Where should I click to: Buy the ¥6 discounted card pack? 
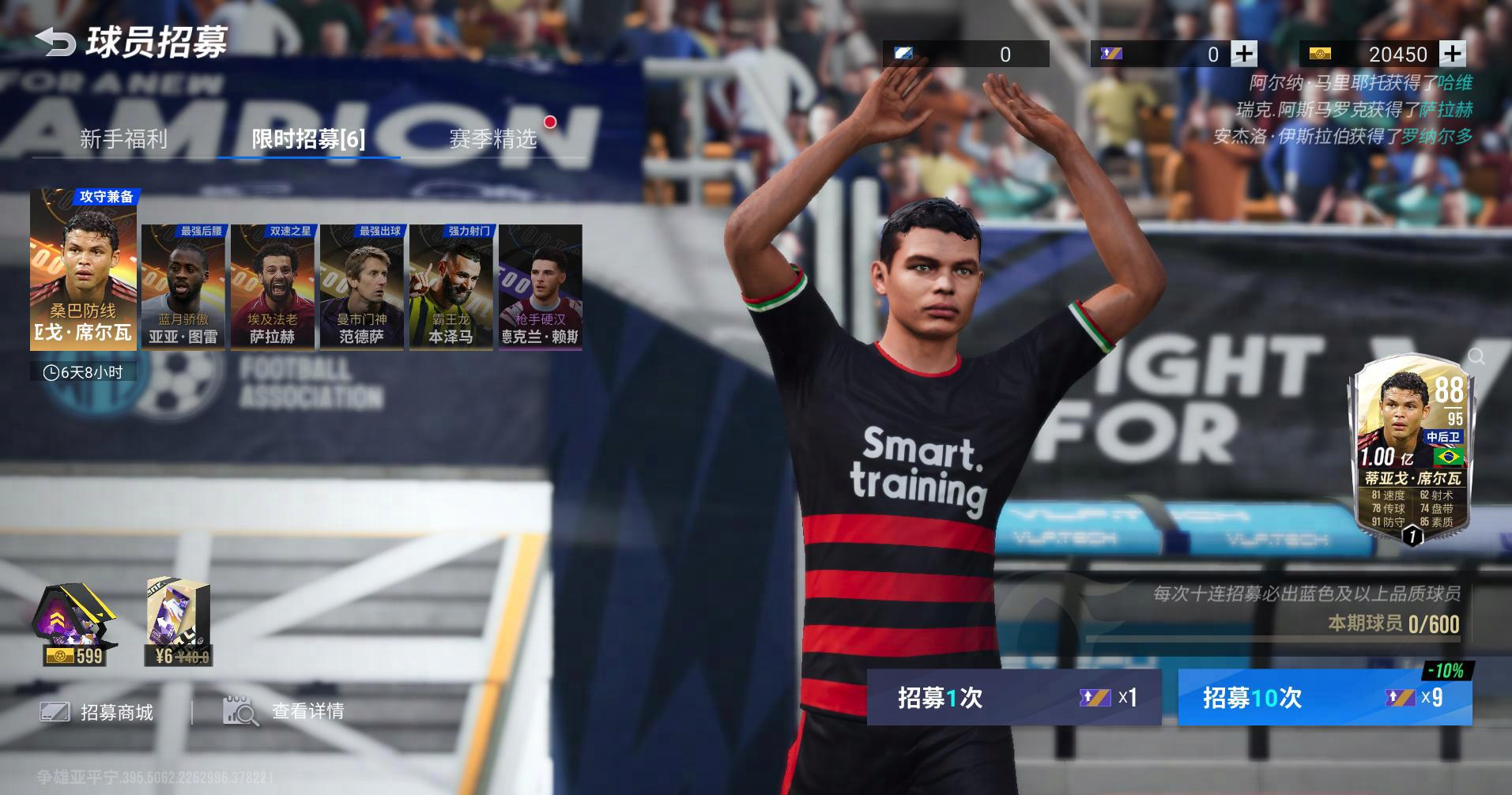pyautogui.click(x=179, y=624)
